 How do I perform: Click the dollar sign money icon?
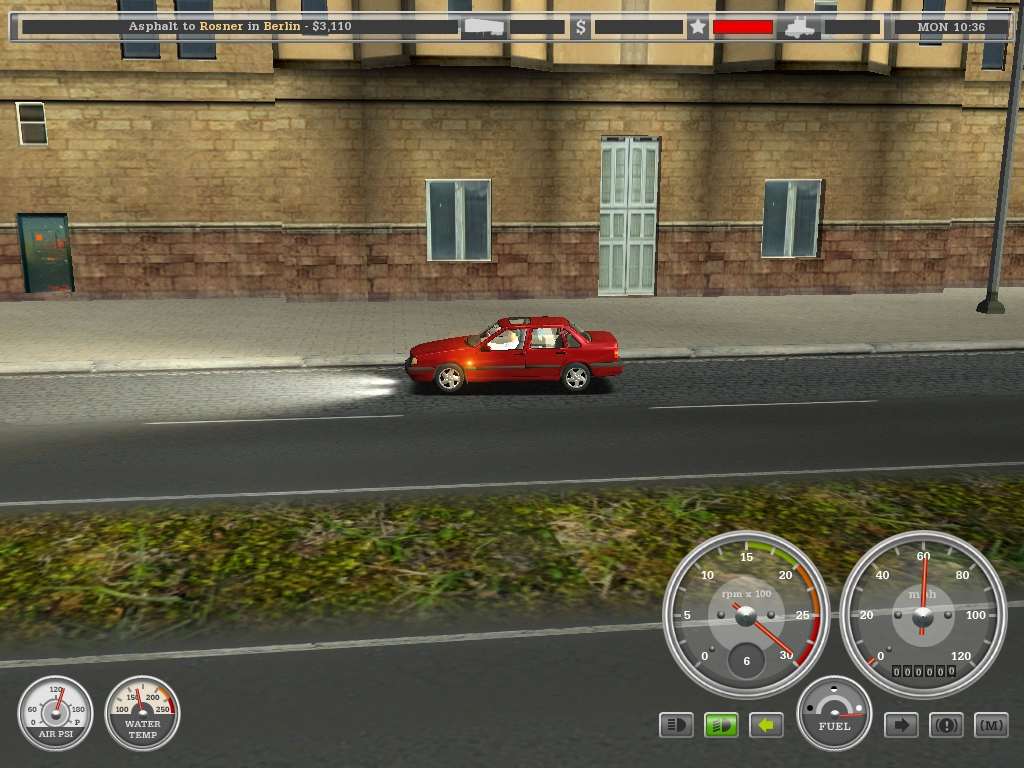[x=581, y=27]
